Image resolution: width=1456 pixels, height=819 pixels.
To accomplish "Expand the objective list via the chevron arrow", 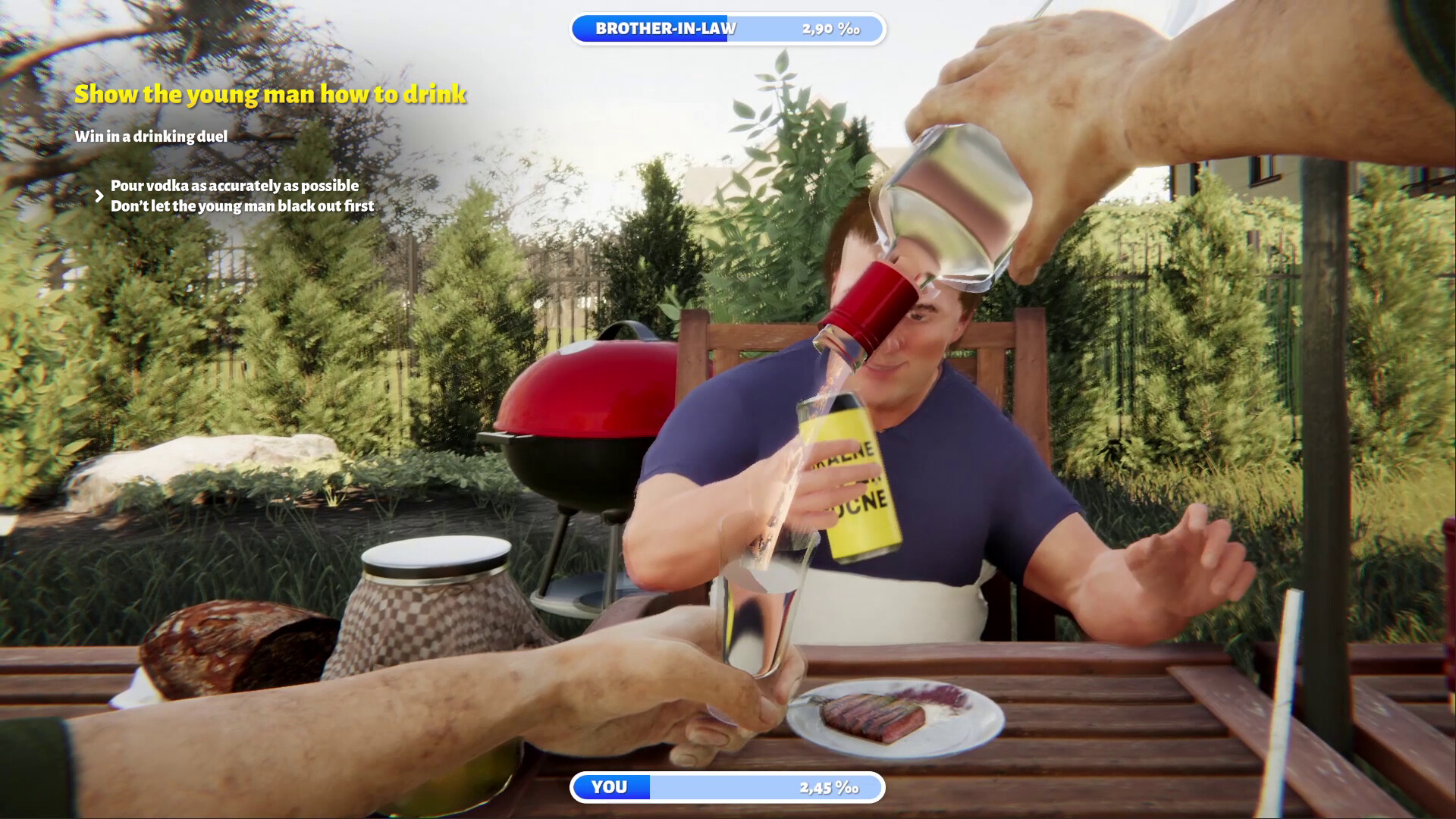I will point(99,196).
